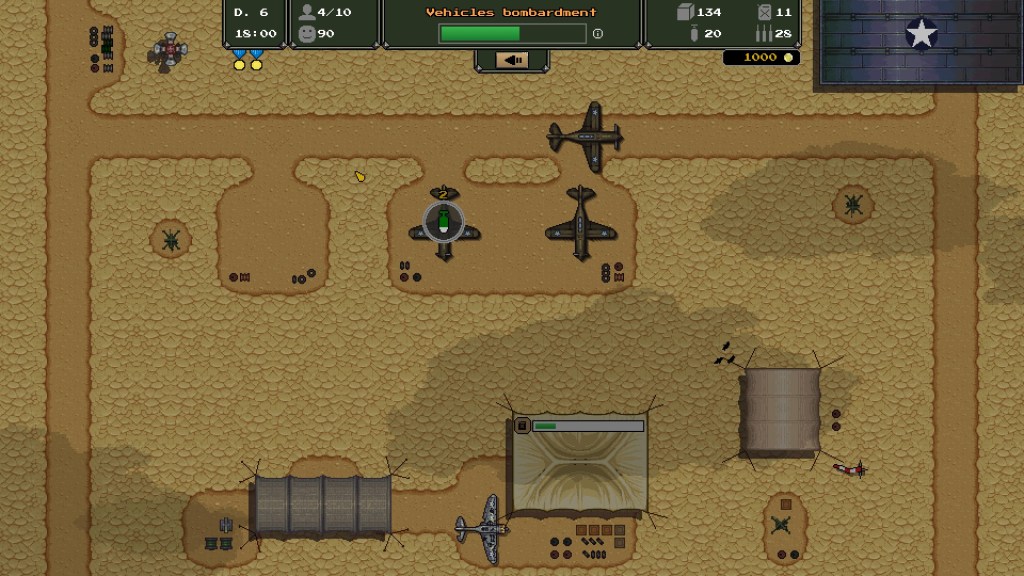The width and height of the screenshot is (1024, 576).
Task: Select the green bomb loading indicator on plane
Action: click(x=443, y=222)
